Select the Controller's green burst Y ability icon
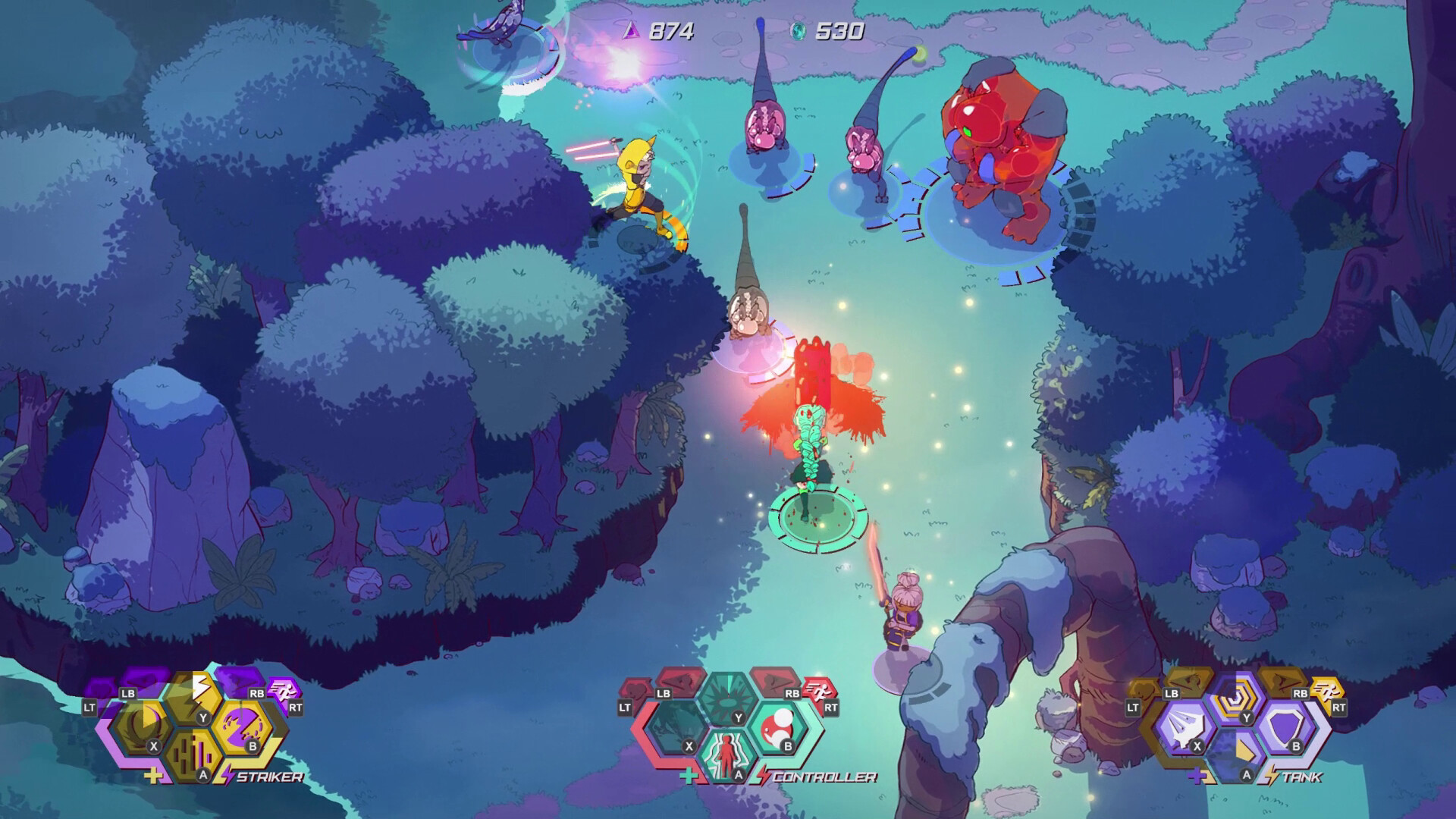 (726, 700)
